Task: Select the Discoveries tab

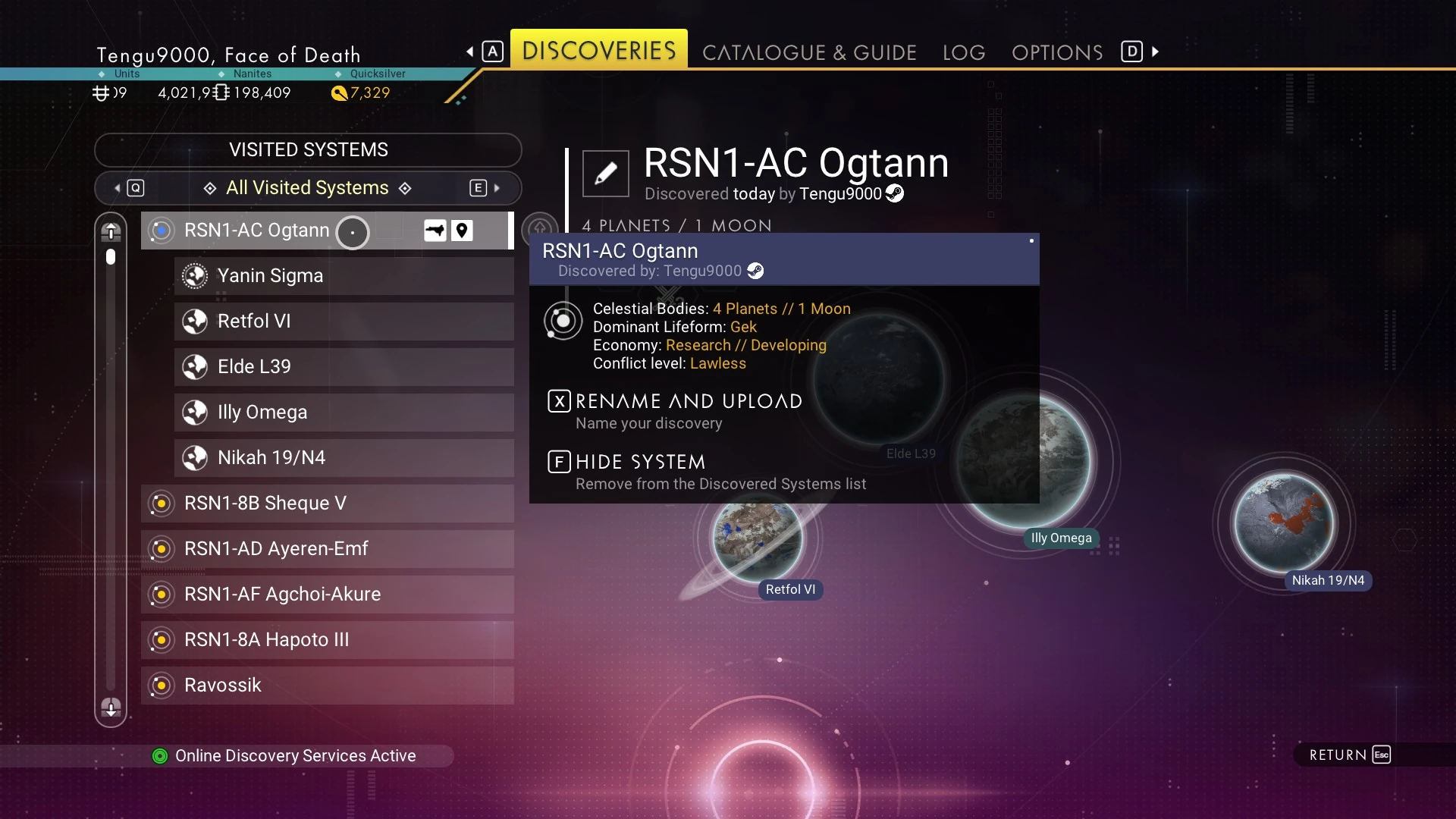Action: coord(599,50)
